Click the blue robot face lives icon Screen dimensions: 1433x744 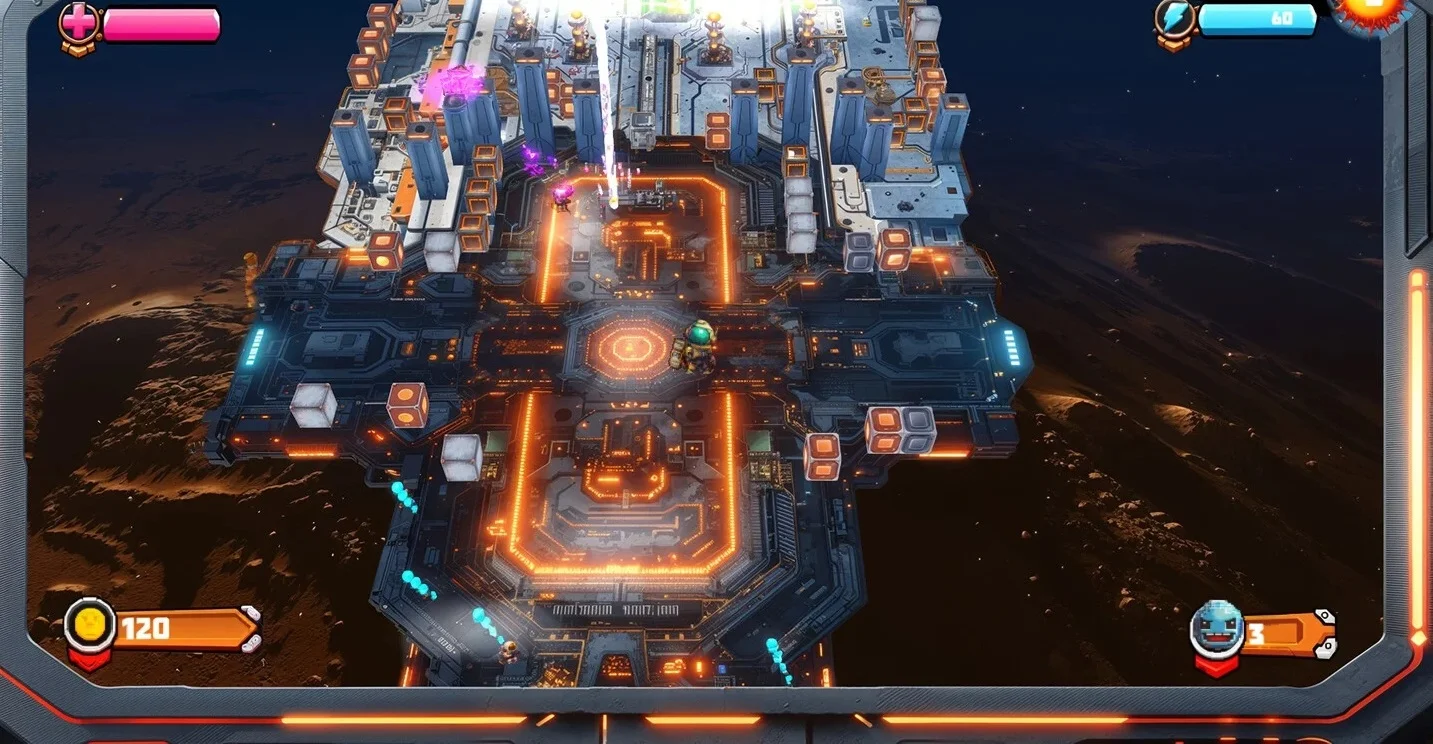point(1216,629)
